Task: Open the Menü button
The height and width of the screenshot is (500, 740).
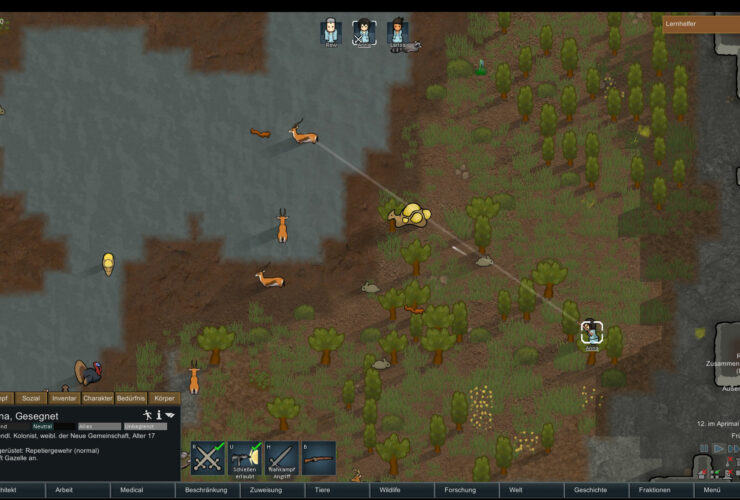Action: coord(712,490)
